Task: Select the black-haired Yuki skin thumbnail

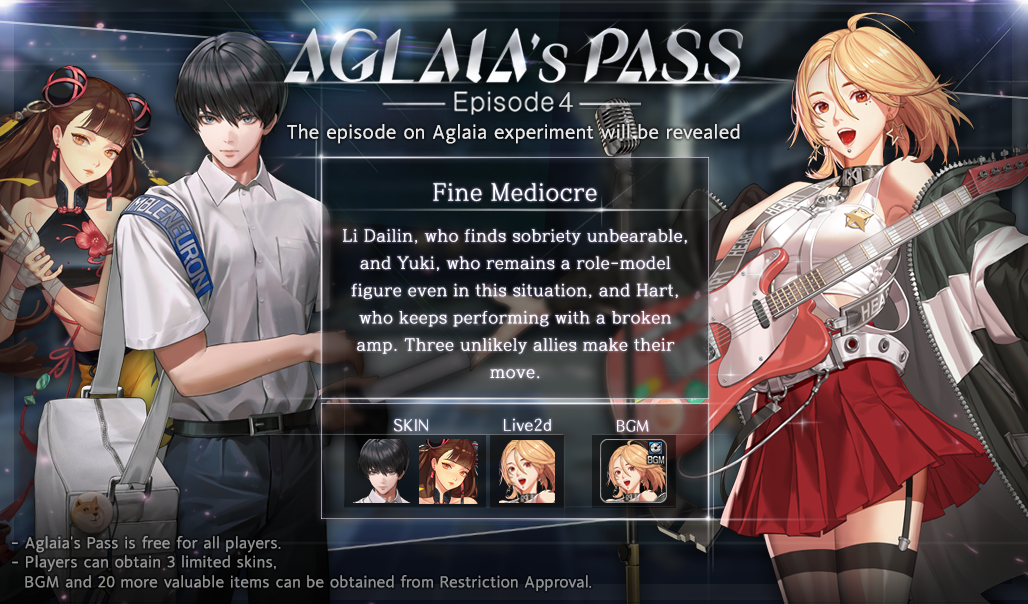Action: [x=379, y=470]
